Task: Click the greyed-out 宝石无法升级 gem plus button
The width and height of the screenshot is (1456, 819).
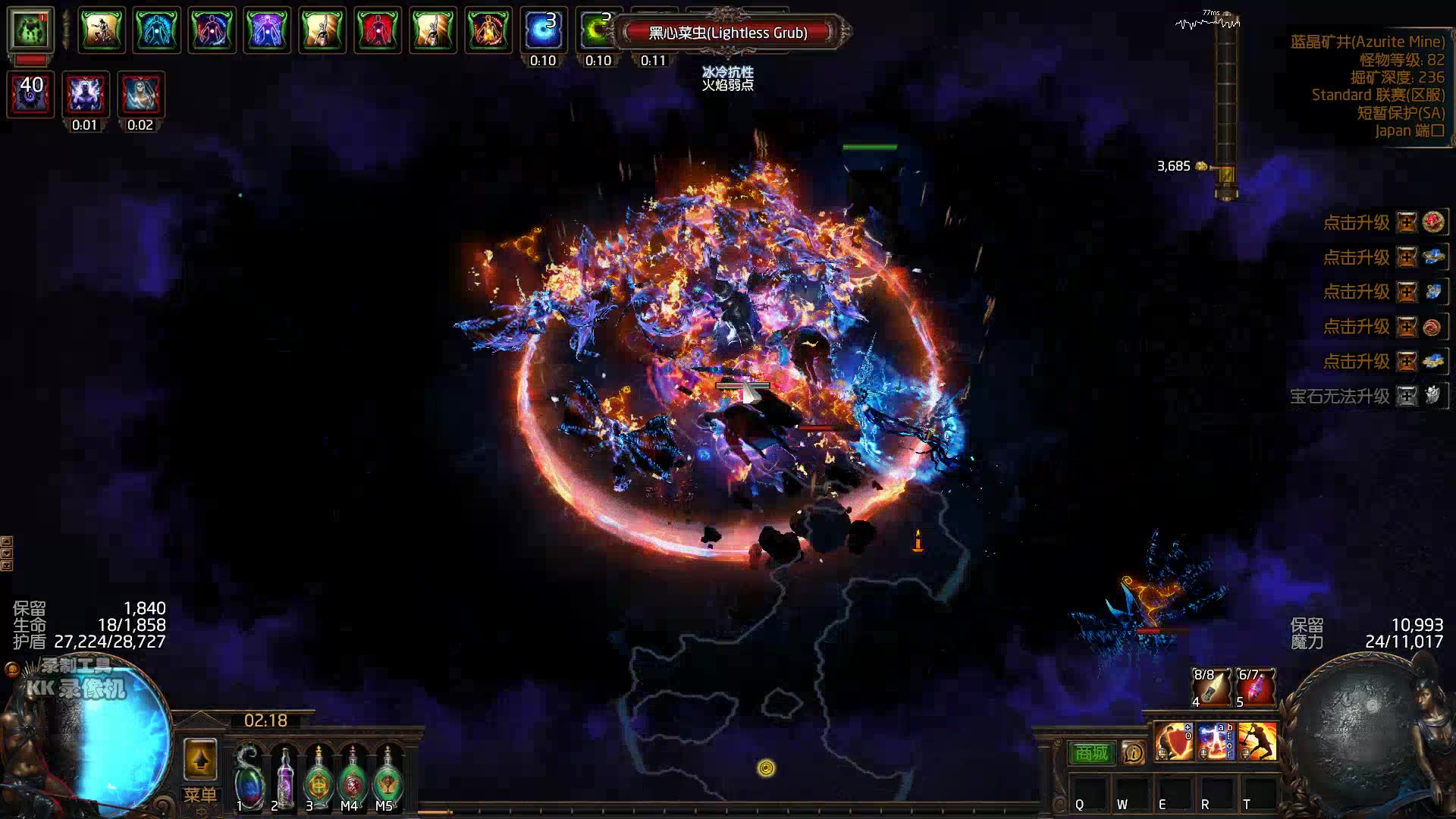Action: [1407, 396]
